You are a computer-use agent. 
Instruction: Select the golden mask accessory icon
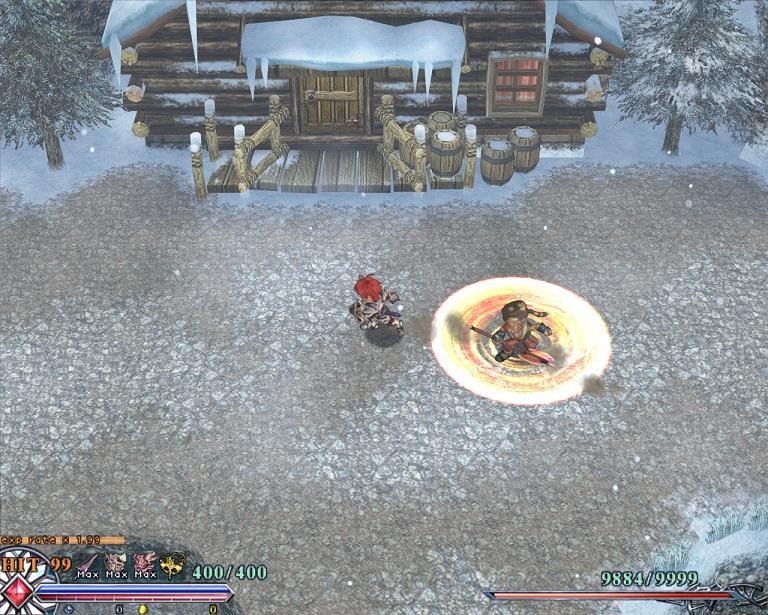tap(172, 566)
